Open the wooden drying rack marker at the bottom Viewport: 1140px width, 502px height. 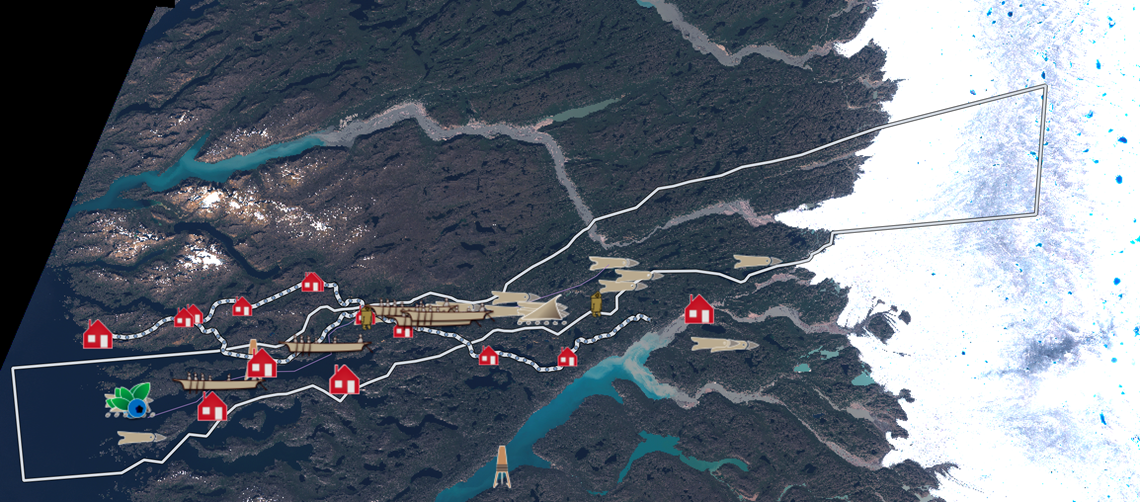tap(502, 465)
